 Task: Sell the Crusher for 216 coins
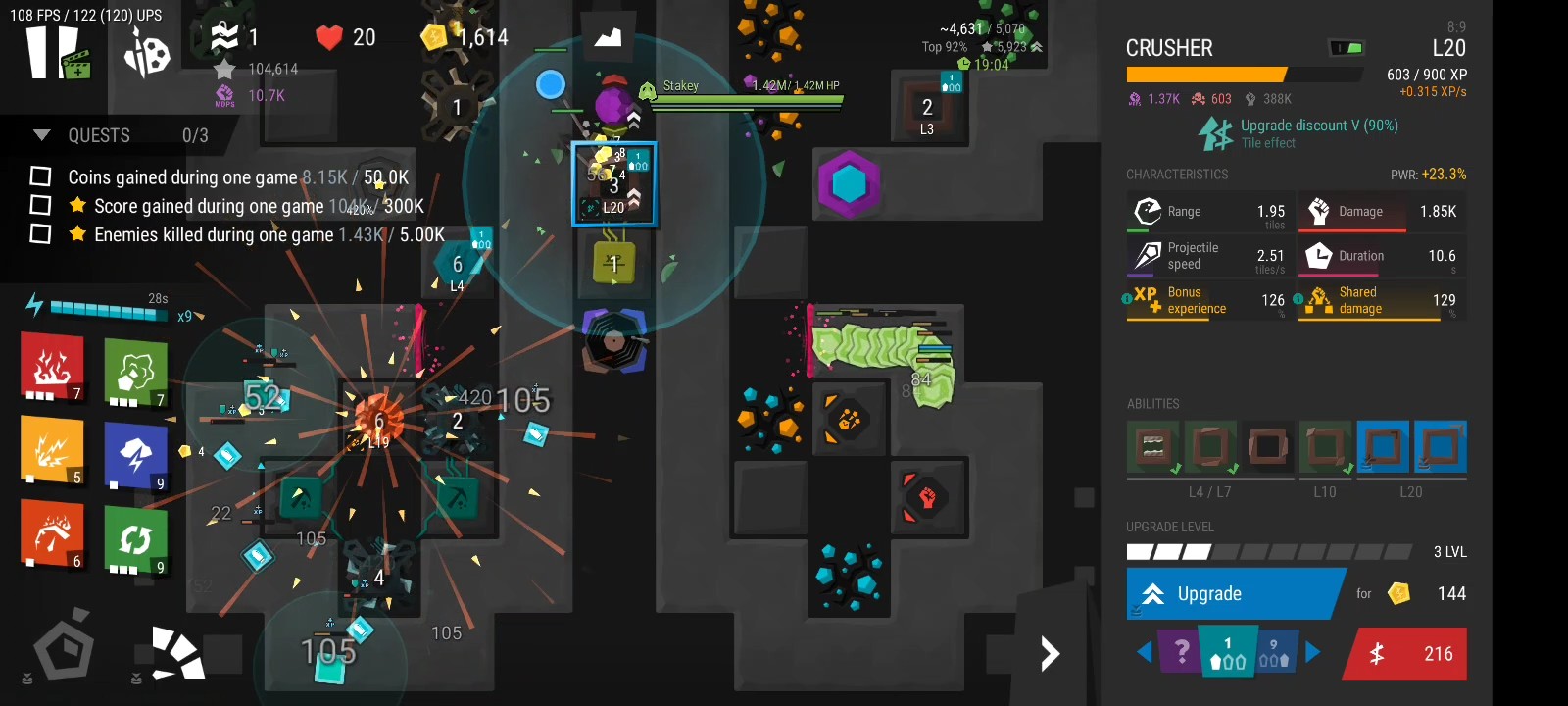pos(1407,653)
